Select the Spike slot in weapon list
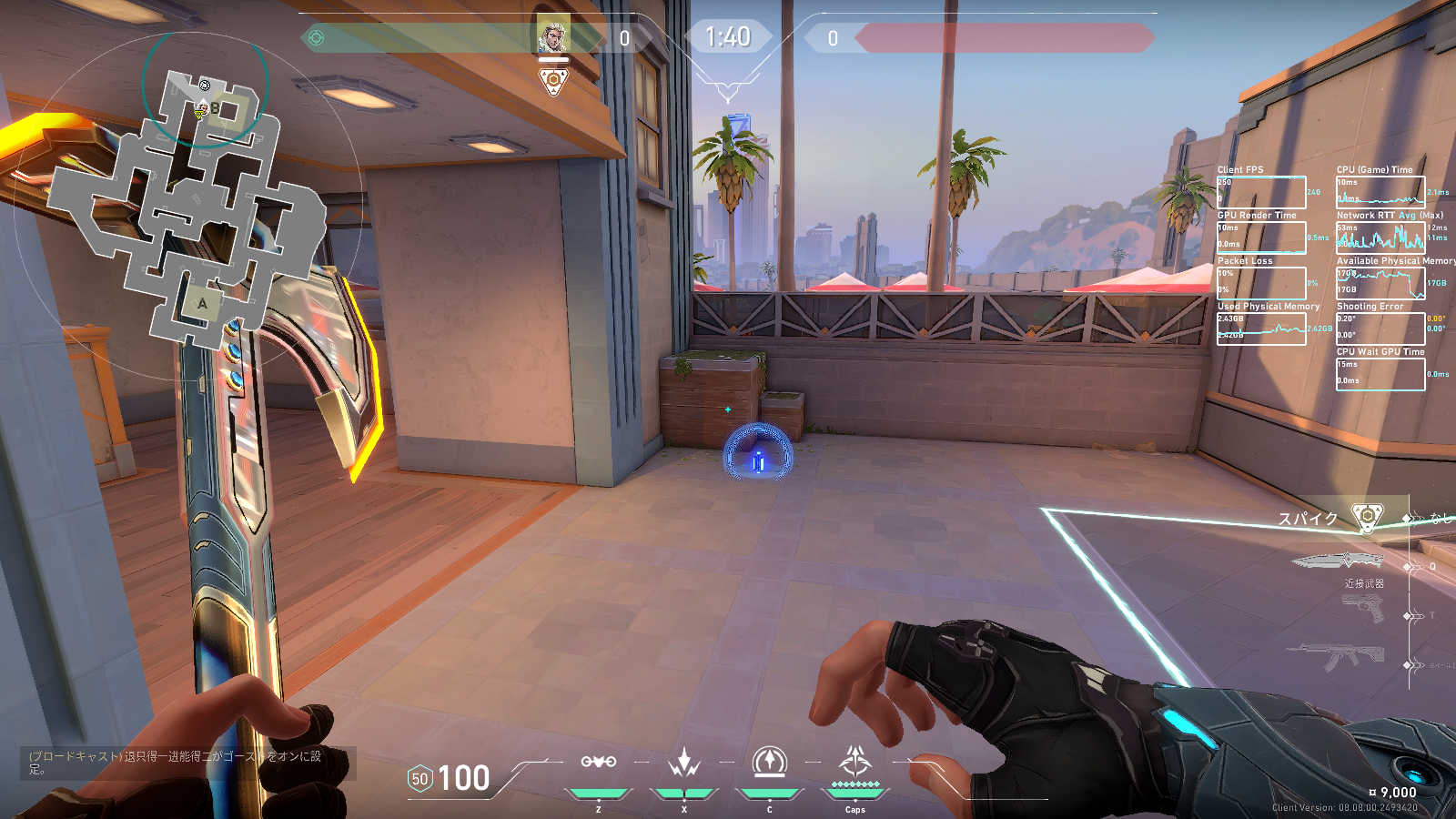 (1366, 517)
